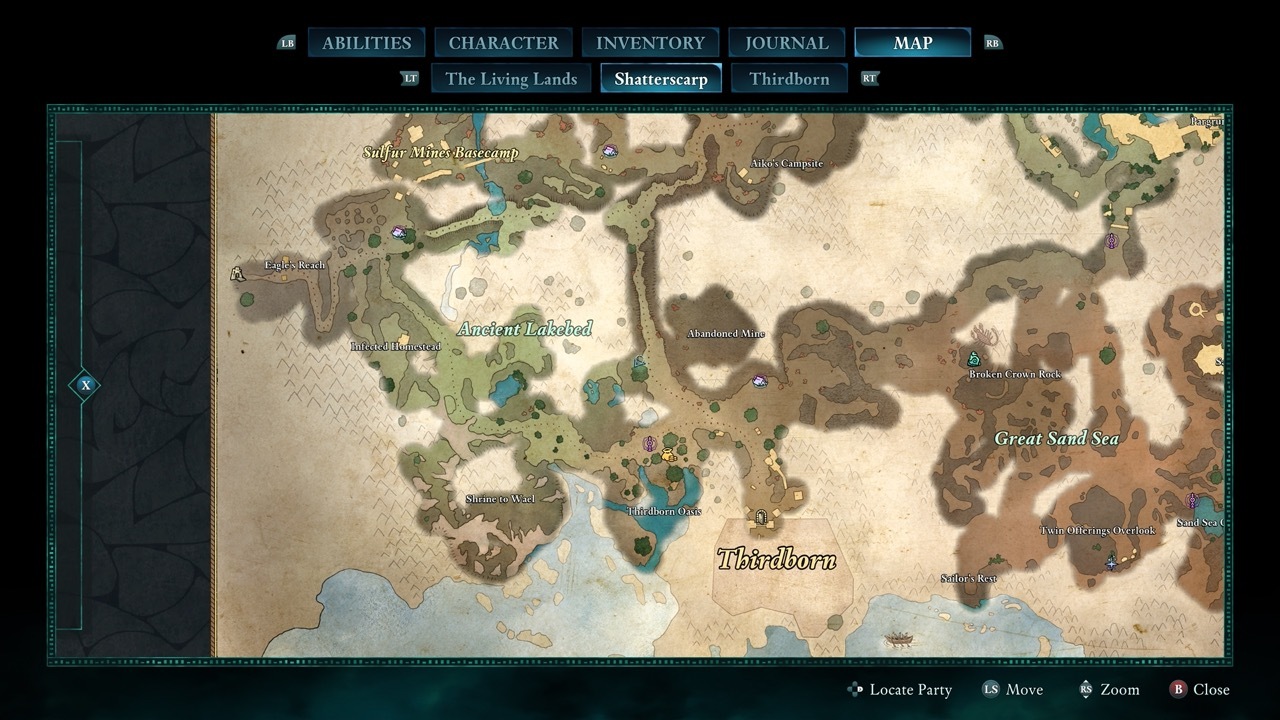
Task: Expand the side panel diamond handle
Action: pyautogui.click(x=86, y=385)
